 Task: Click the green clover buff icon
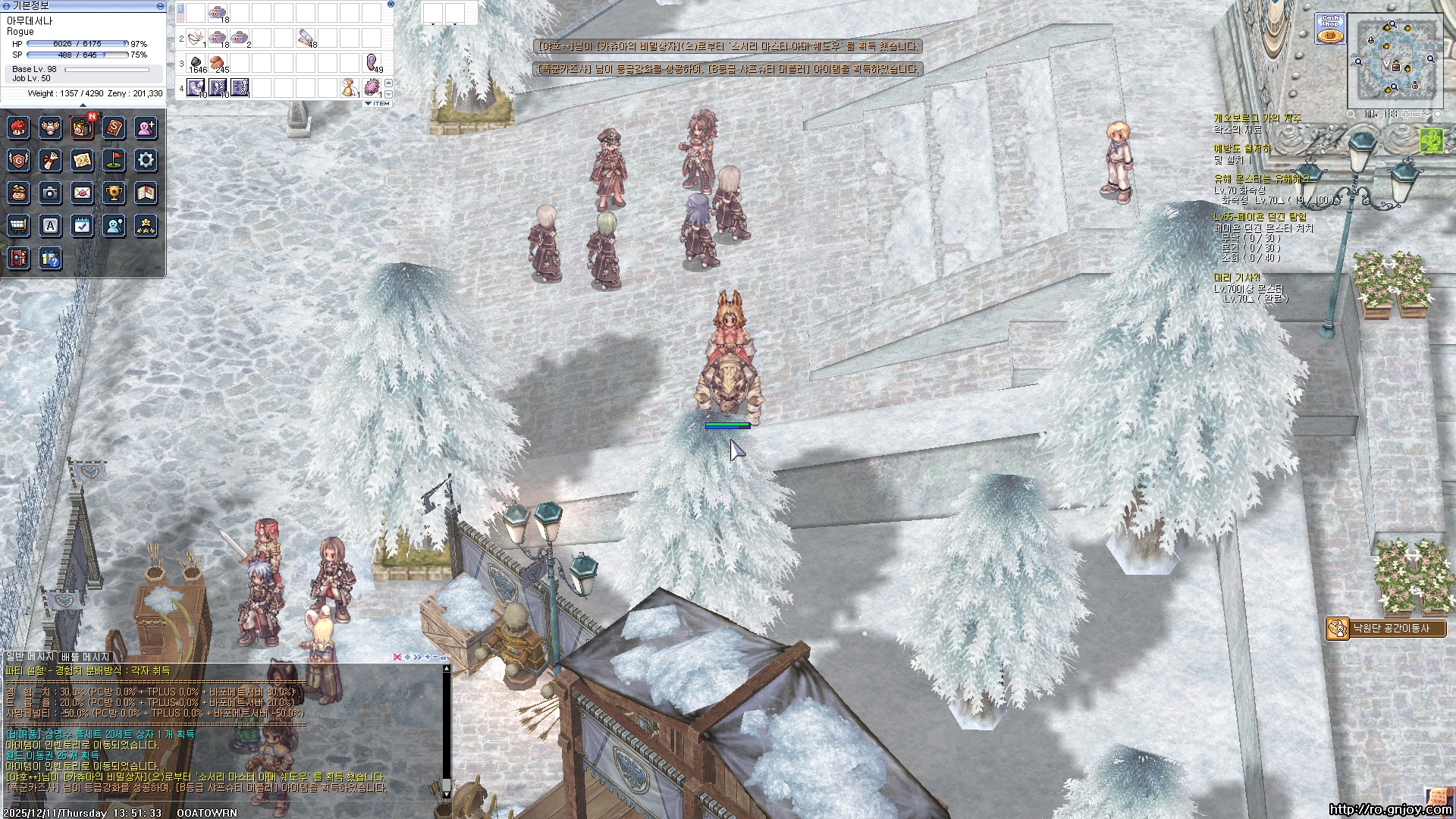point(1431,140)
